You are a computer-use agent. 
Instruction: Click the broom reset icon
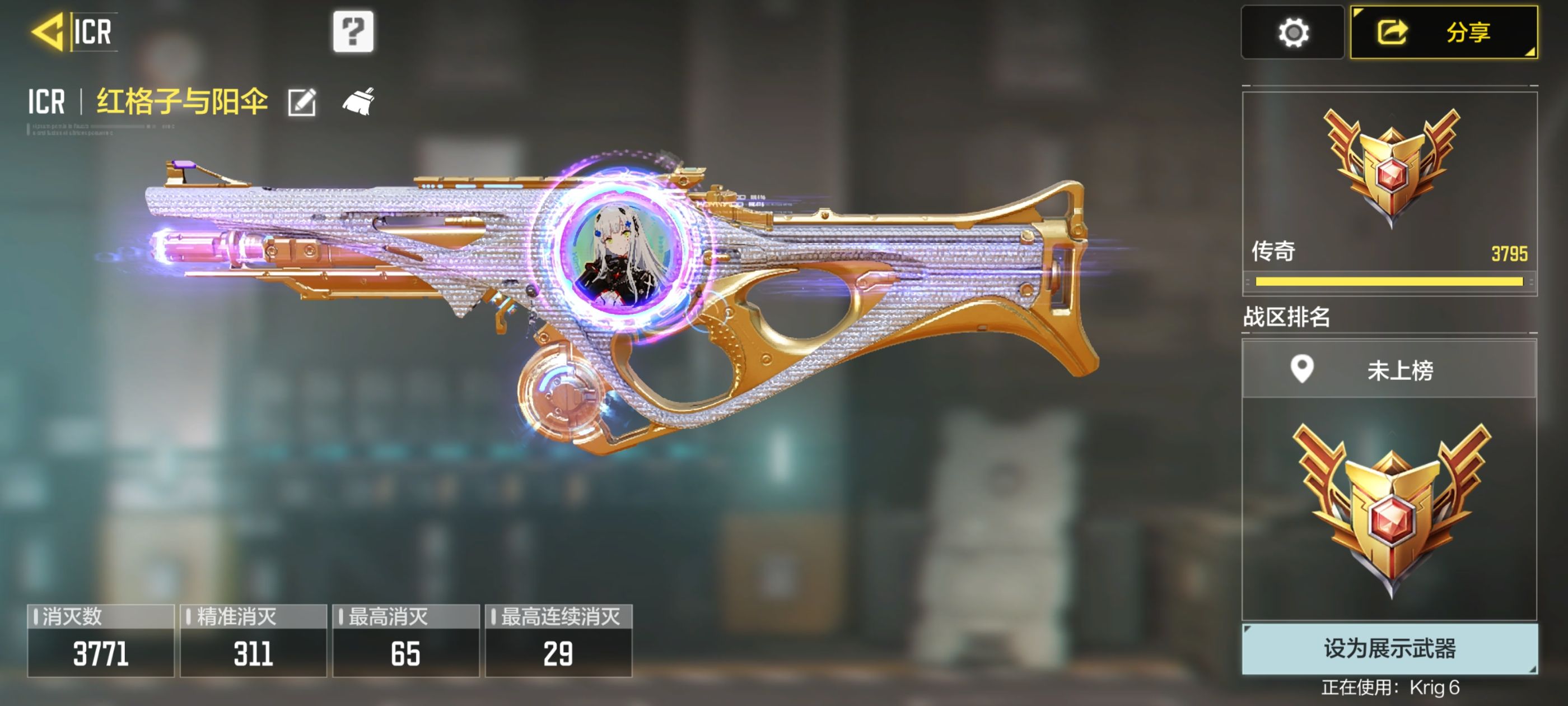coord(358,102)
